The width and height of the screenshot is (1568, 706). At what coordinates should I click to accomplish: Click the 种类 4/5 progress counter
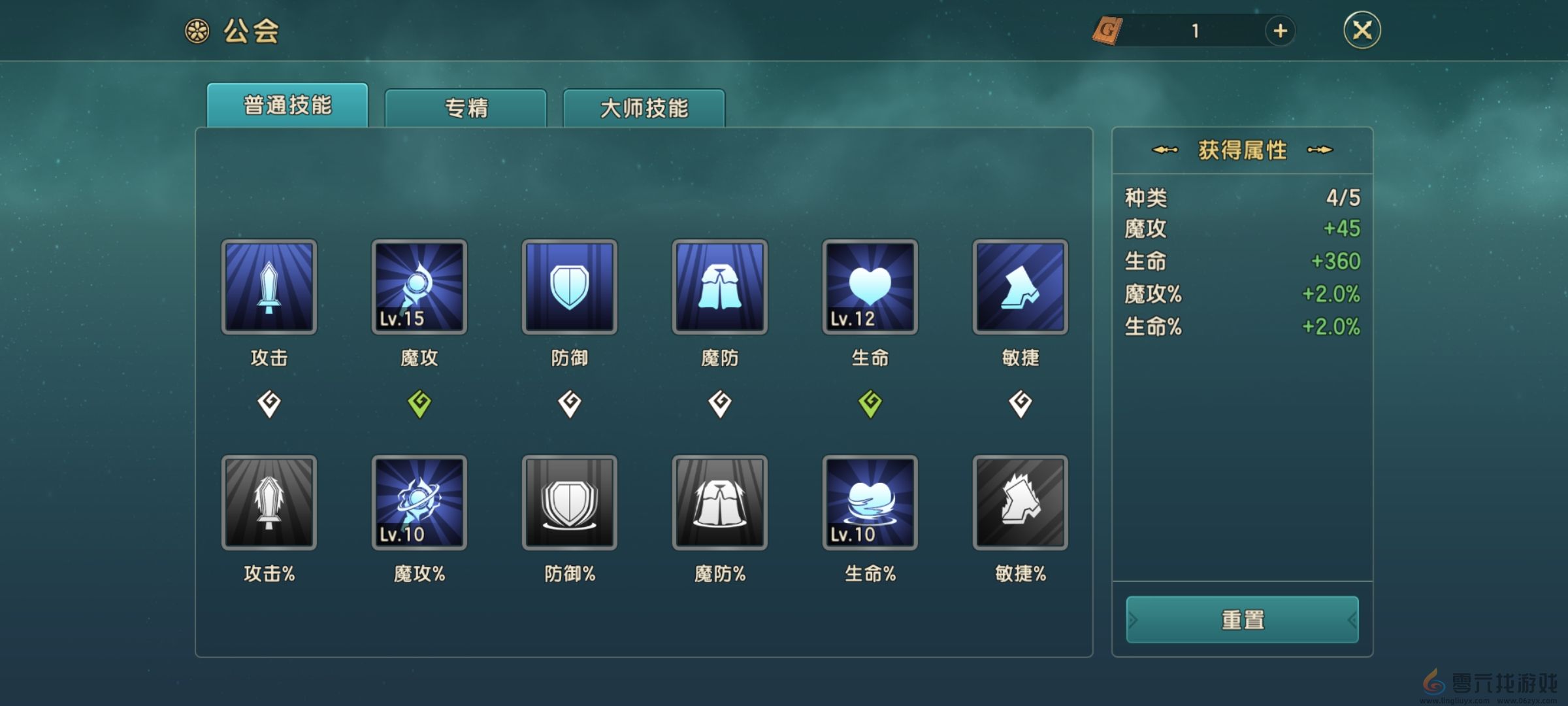(x=1241, y=199)
